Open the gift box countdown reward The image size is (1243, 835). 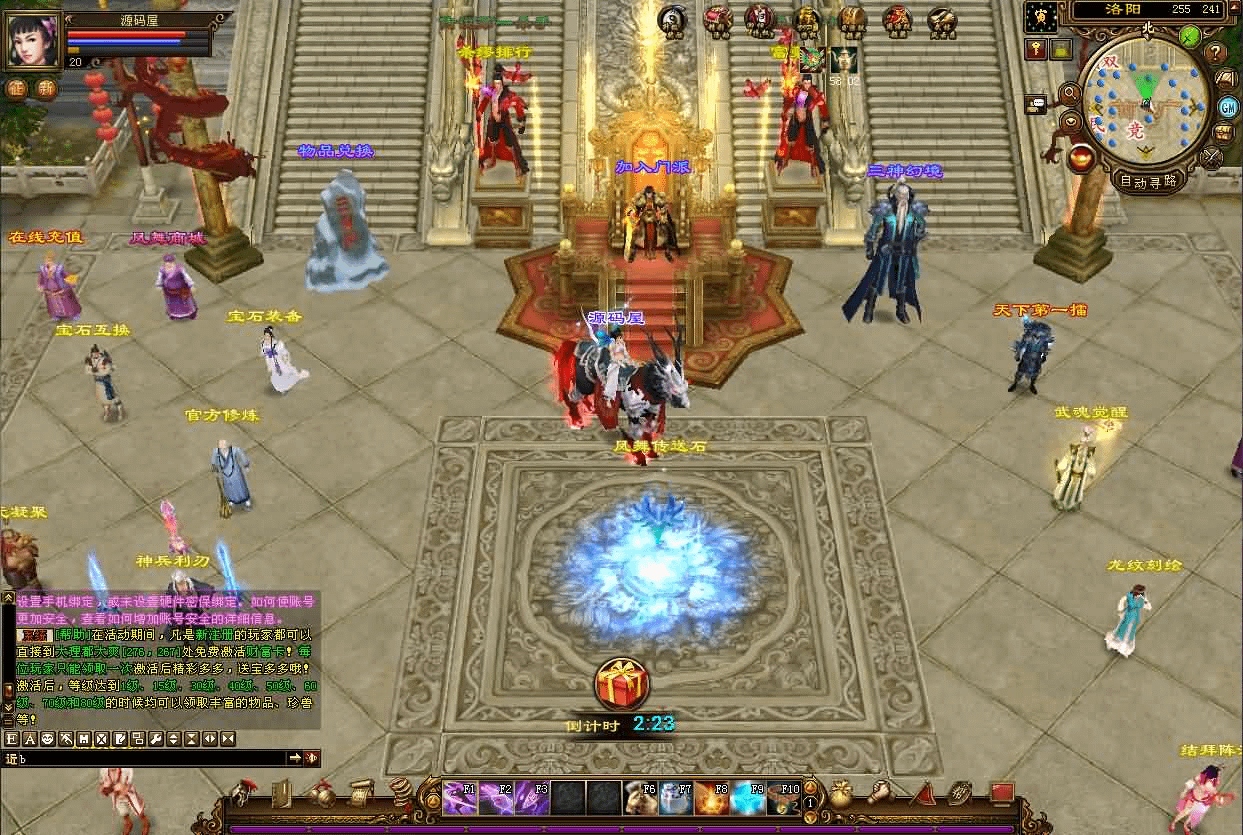pos(622,684)
